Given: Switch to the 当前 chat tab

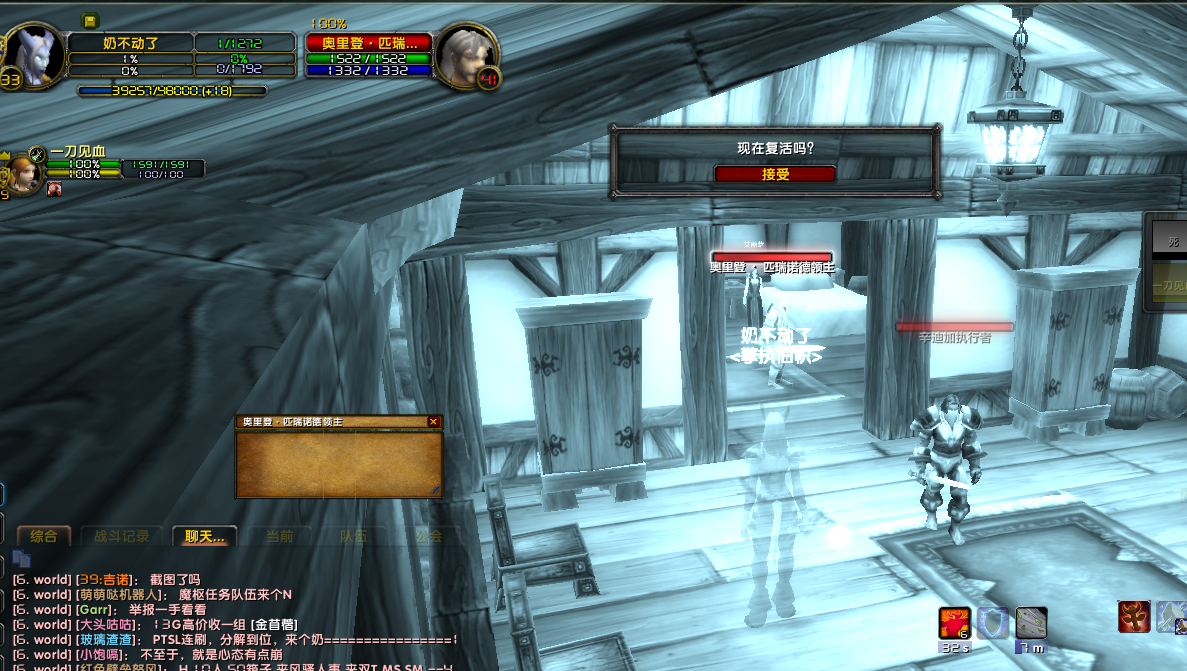Looking at the screenshot, I should click(280, 536).
